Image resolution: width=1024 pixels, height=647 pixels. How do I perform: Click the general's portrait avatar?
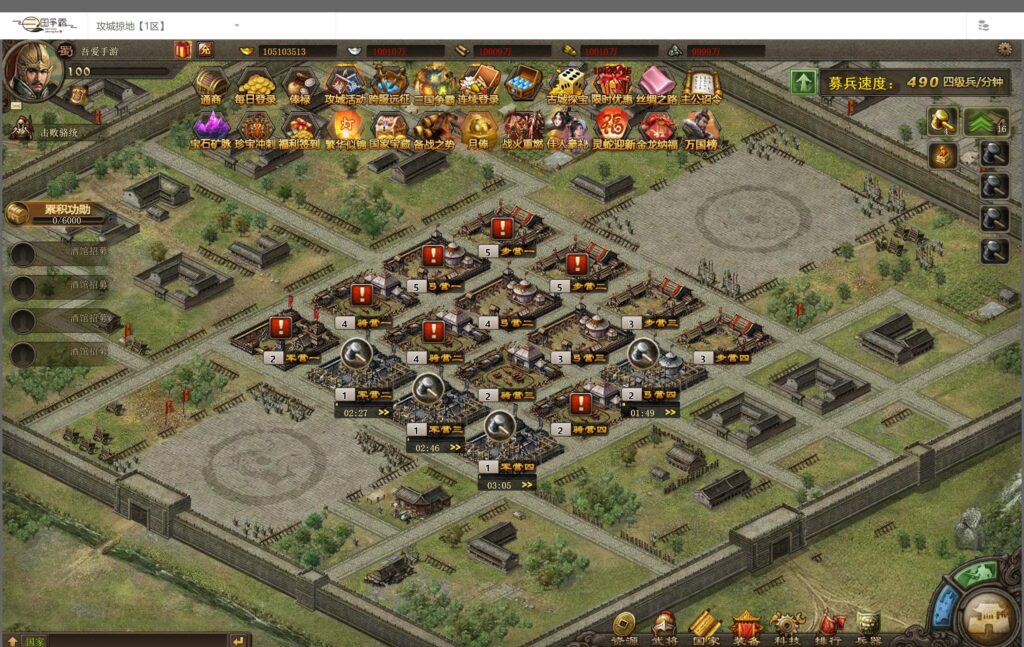coord(33,70)
